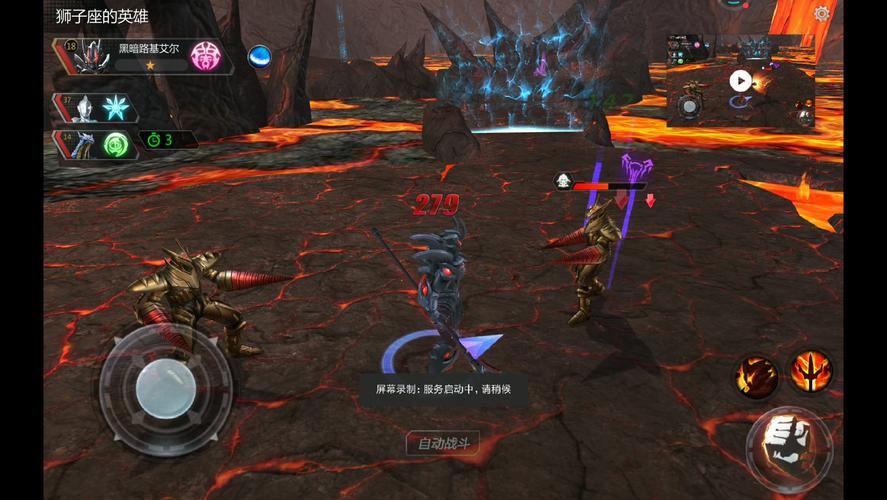Activate the pink emblem hero skill
887x500 pixels.
coord(208,56)
